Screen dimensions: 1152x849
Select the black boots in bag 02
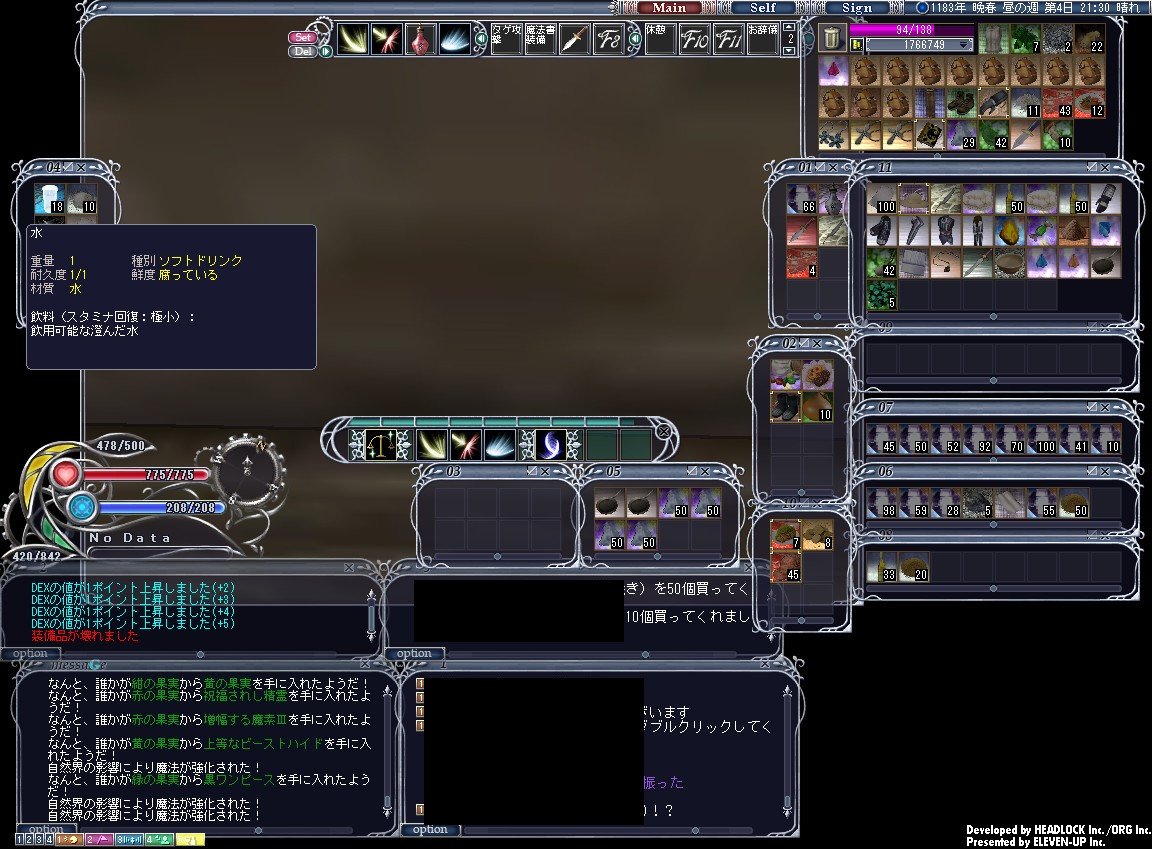pyautogui.click(x=785, y=406)
